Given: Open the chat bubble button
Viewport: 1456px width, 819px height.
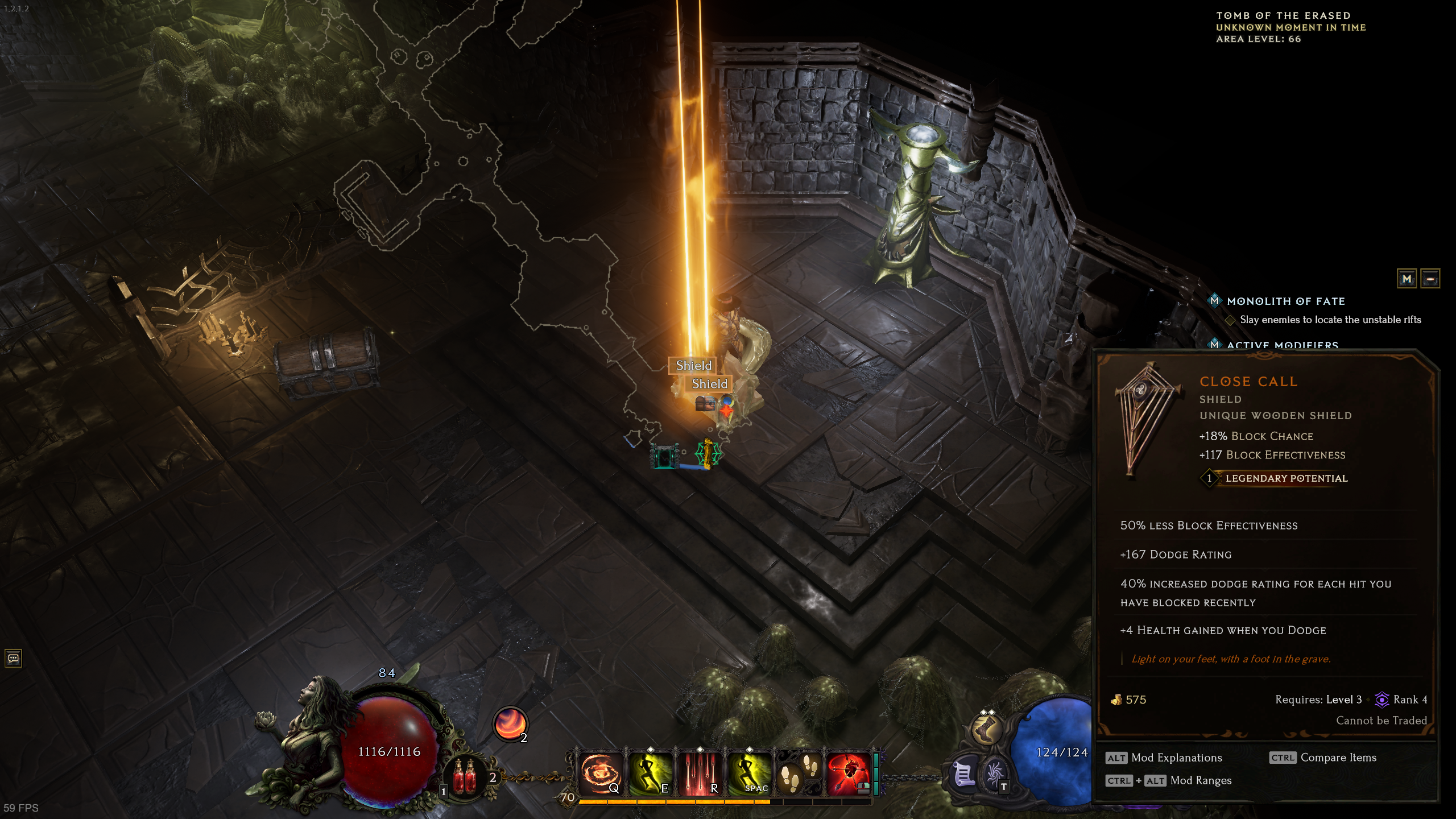Looking at the screenshot, I should coord(13,659).
